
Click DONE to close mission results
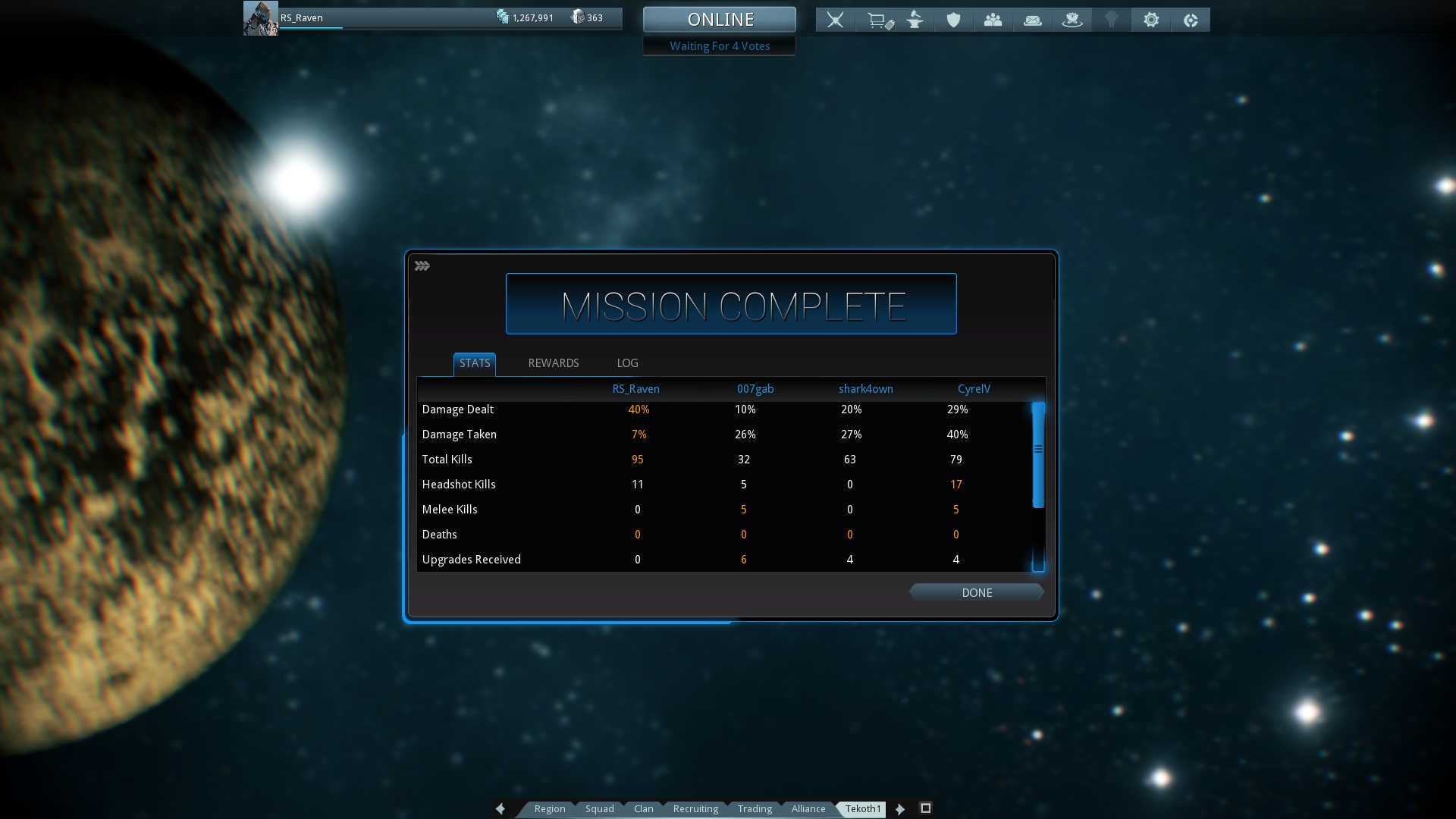pyautogui.click(x=976, y=593)
